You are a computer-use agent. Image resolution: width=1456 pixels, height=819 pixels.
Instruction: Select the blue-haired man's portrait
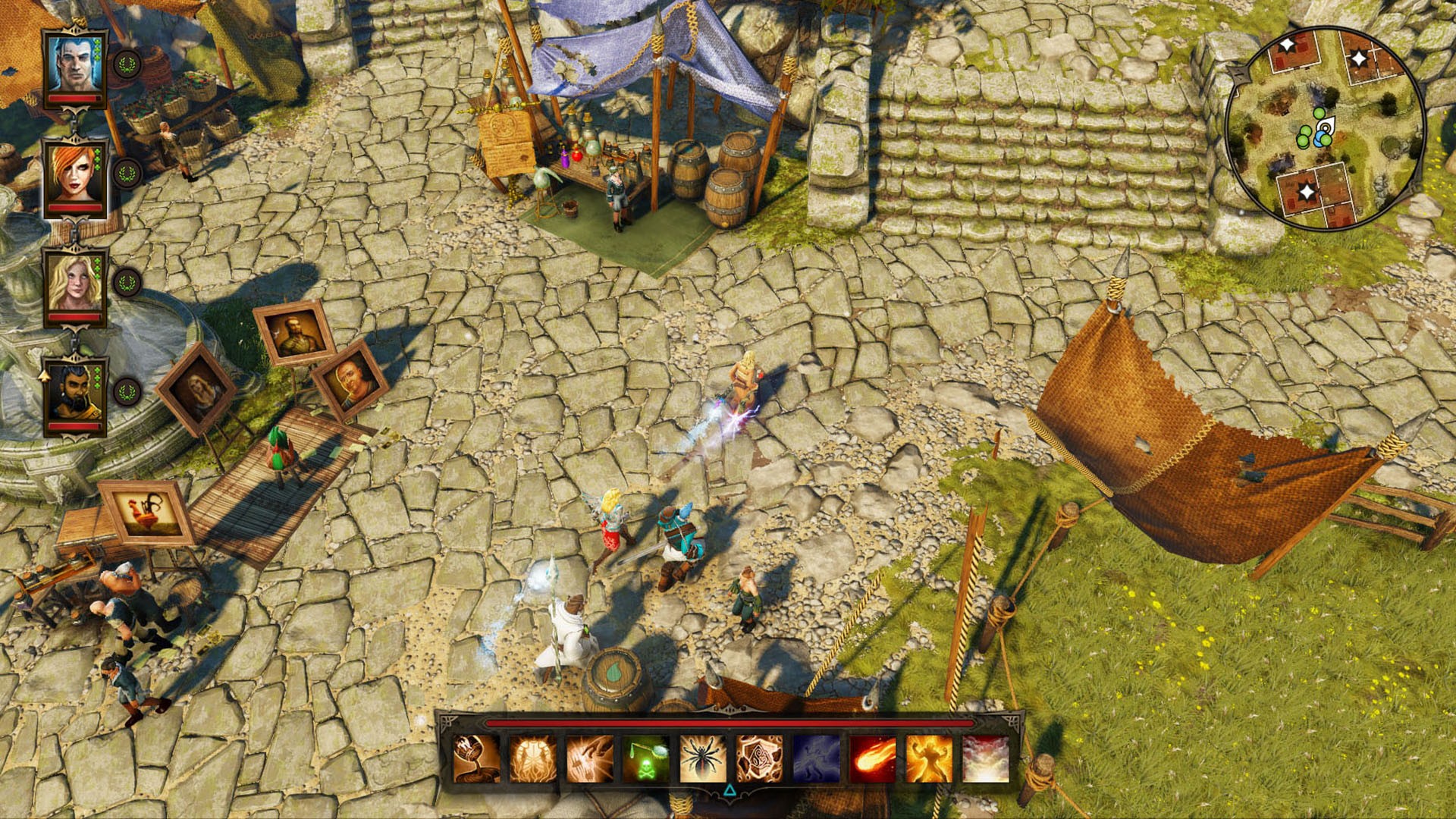point(75,64)
